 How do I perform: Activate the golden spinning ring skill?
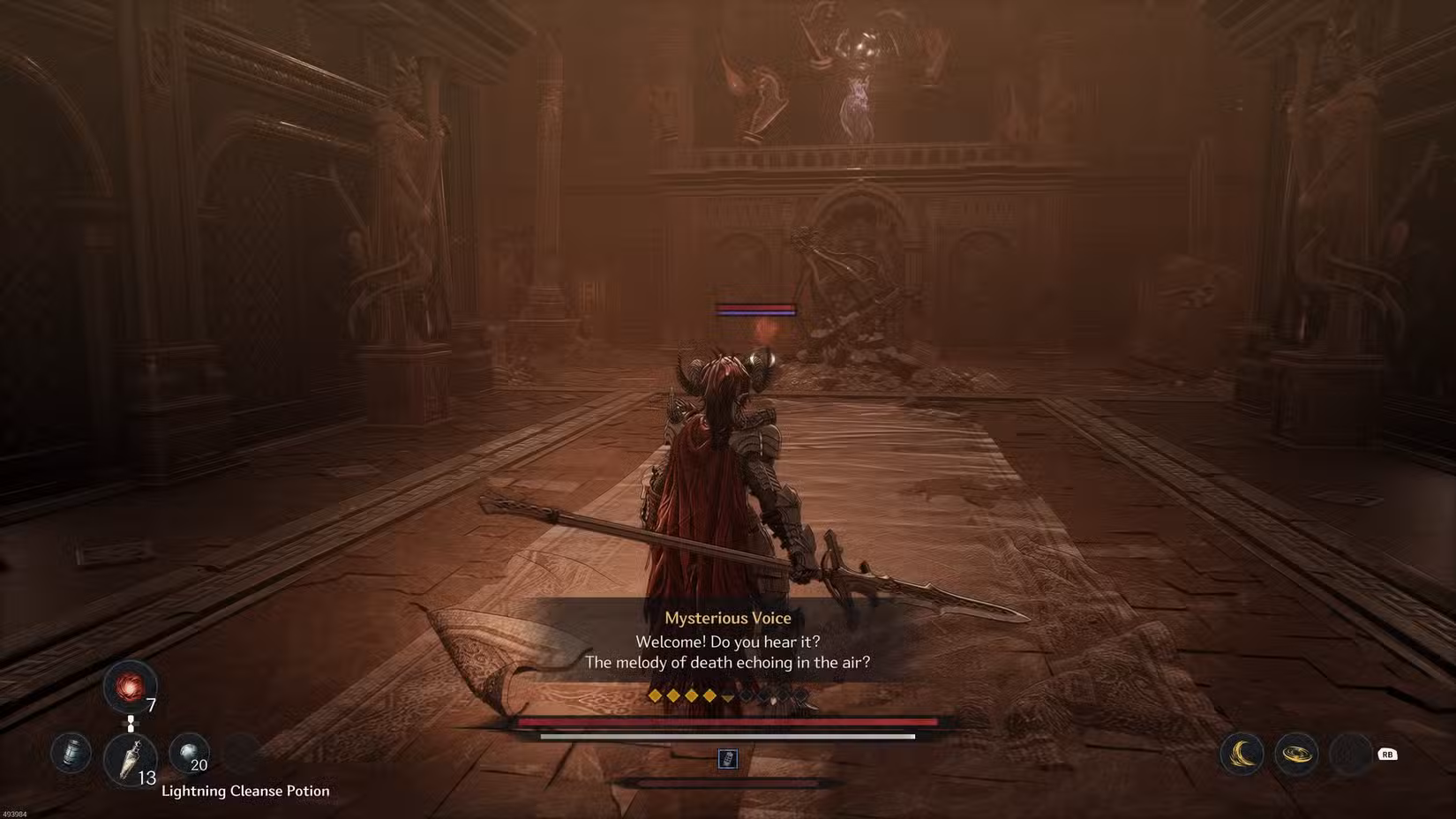click(1296, 755)
